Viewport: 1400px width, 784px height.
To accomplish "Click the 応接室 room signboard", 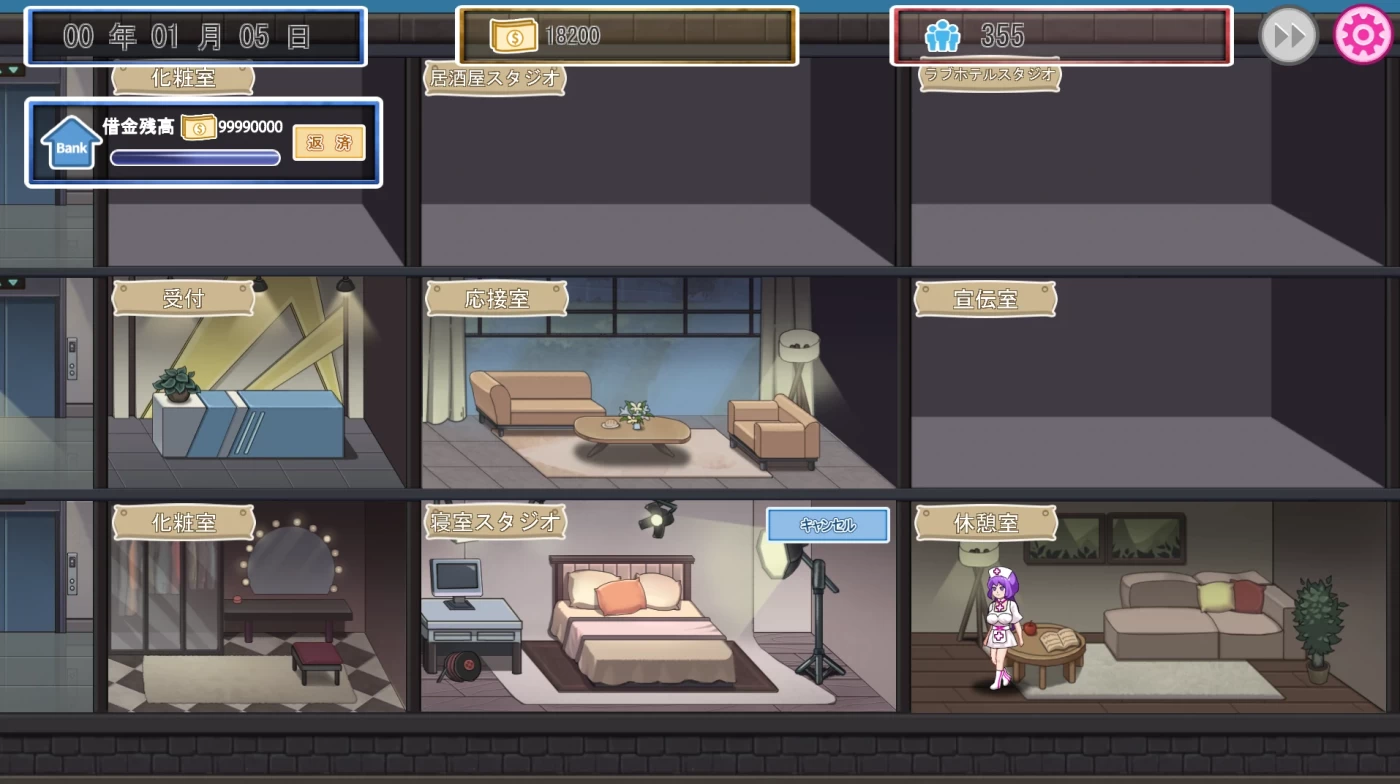I will coord(497,297).
